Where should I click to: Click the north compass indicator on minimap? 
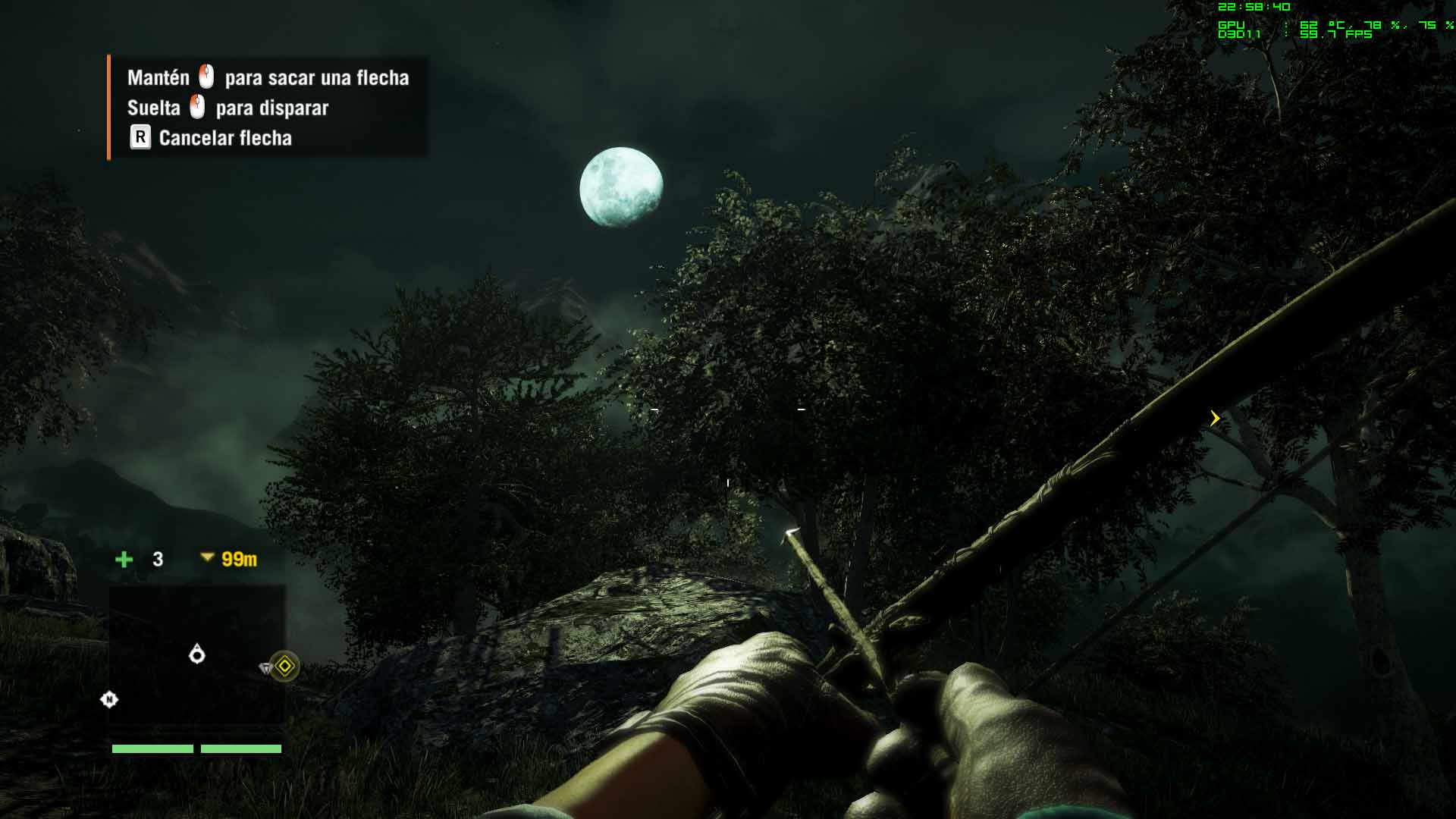[x=109, y=699]
